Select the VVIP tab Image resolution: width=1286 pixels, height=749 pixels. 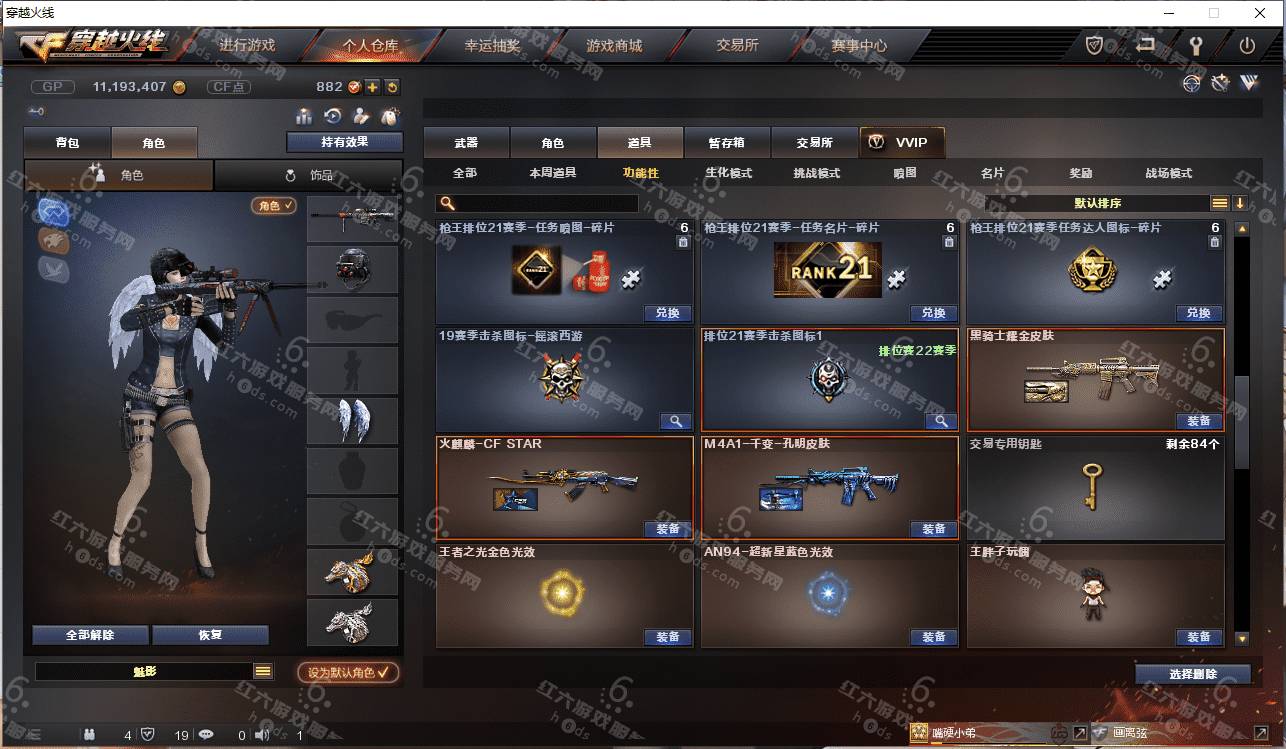pyautogui.click(x=901, y=143)
